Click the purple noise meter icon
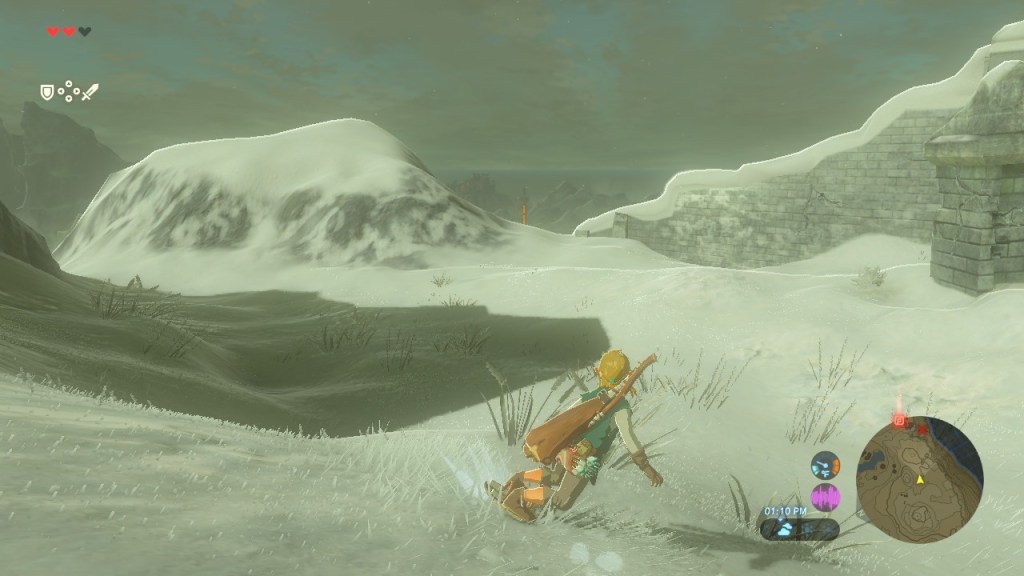Screen dimensions: 1024x576 826,496
